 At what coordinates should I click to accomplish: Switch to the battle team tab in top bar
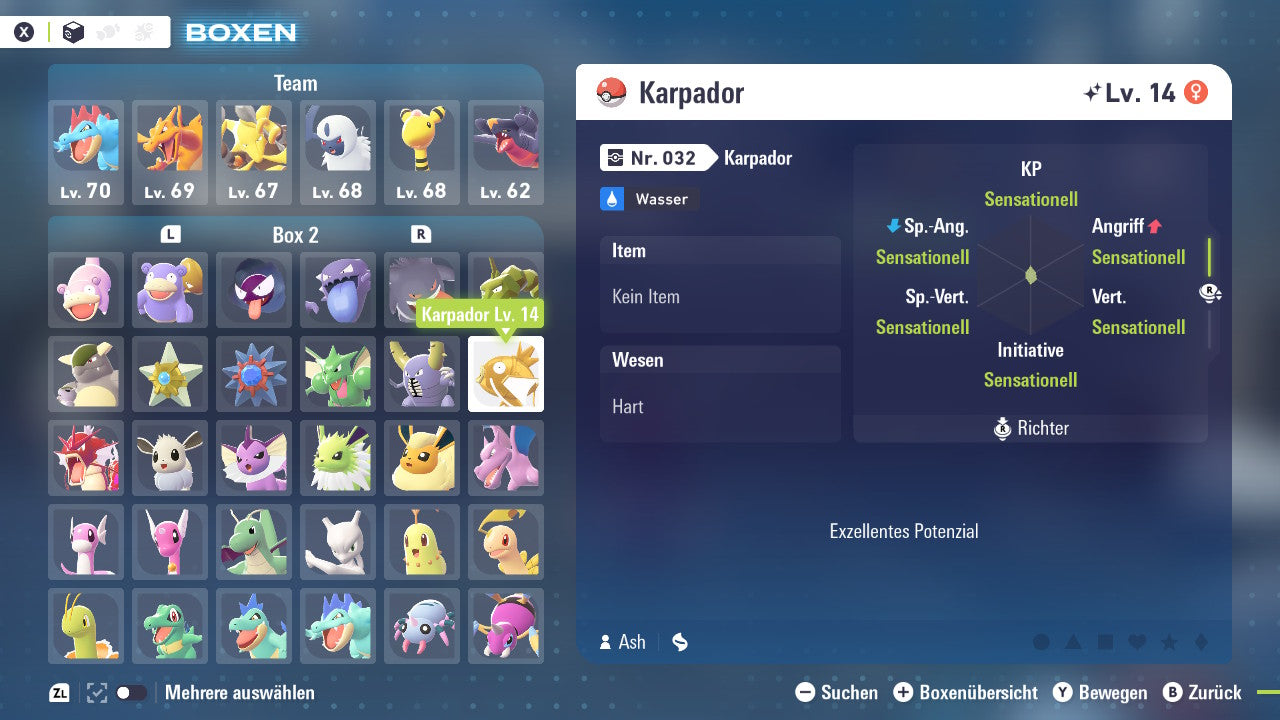tap(143, 31)
